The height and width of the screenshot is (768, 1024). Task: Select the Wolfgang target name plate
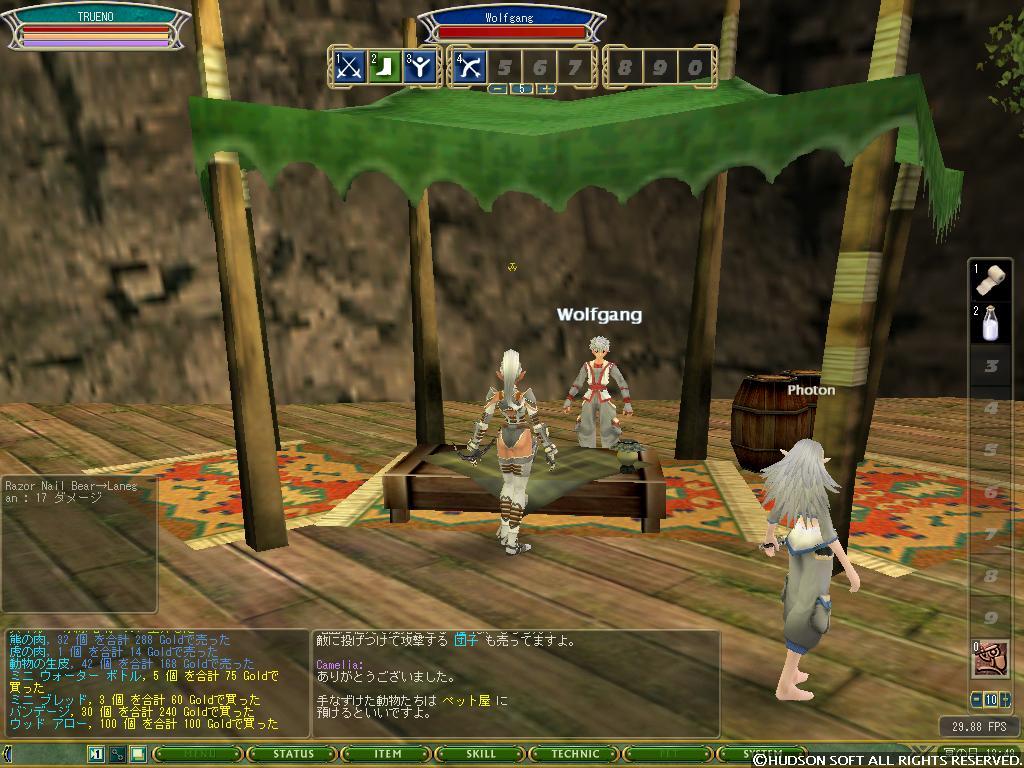512,18
